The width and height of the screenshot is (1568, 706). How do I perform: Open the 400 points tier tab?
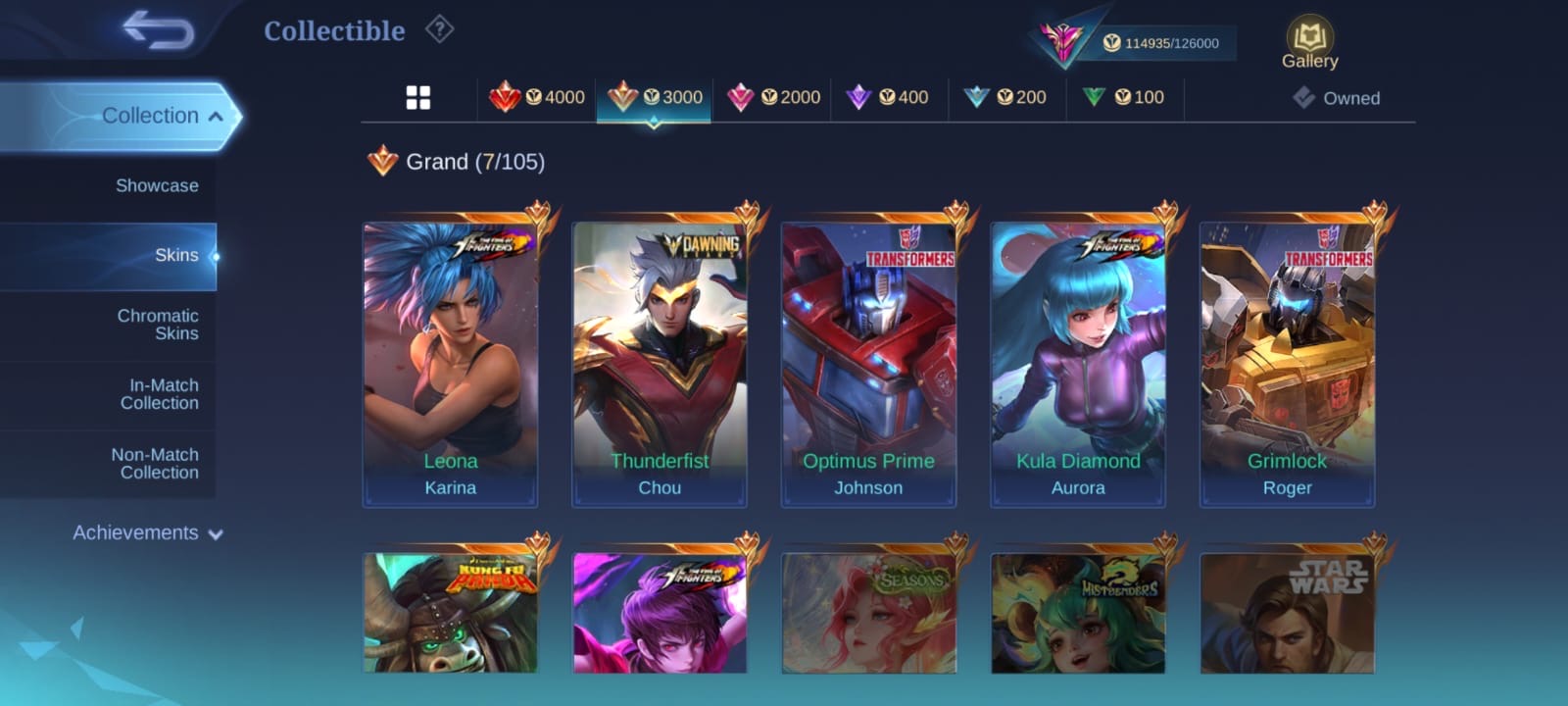click(x=889, y=97)
